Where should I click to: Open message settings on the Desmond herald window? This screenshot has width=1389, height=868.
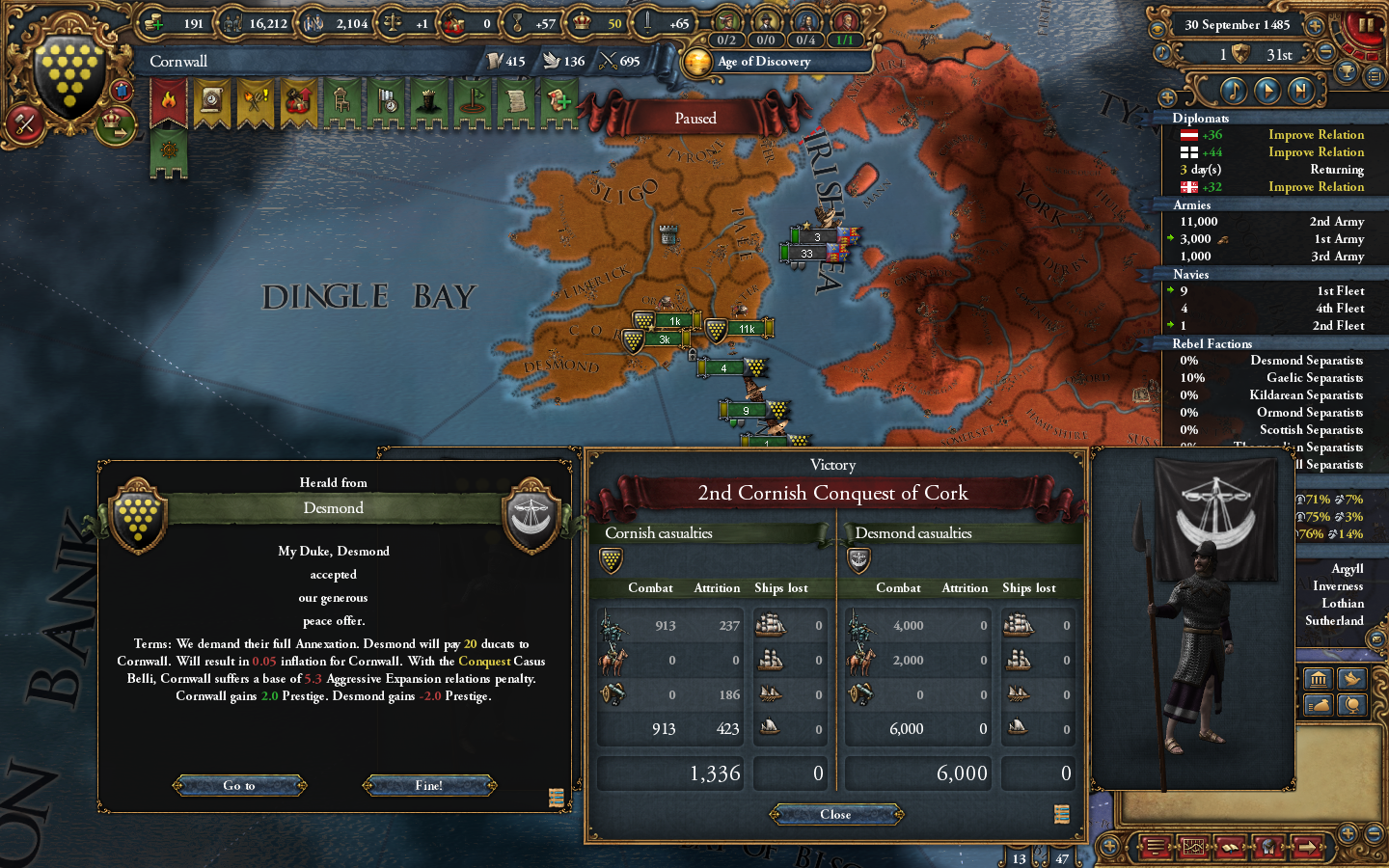557,798
